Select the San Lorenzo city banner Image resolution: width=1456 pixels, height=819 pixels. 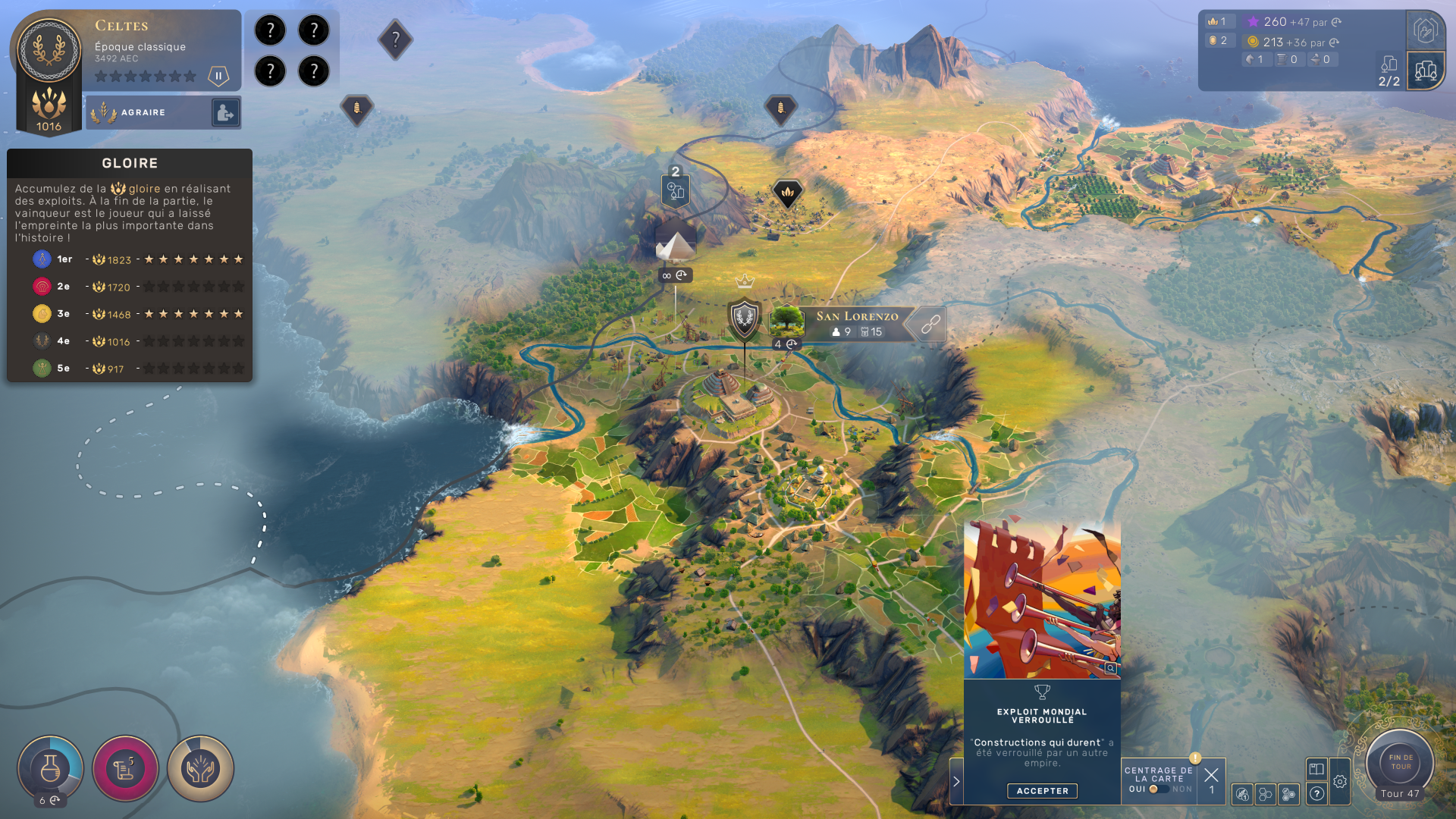(x=855, y=323)
